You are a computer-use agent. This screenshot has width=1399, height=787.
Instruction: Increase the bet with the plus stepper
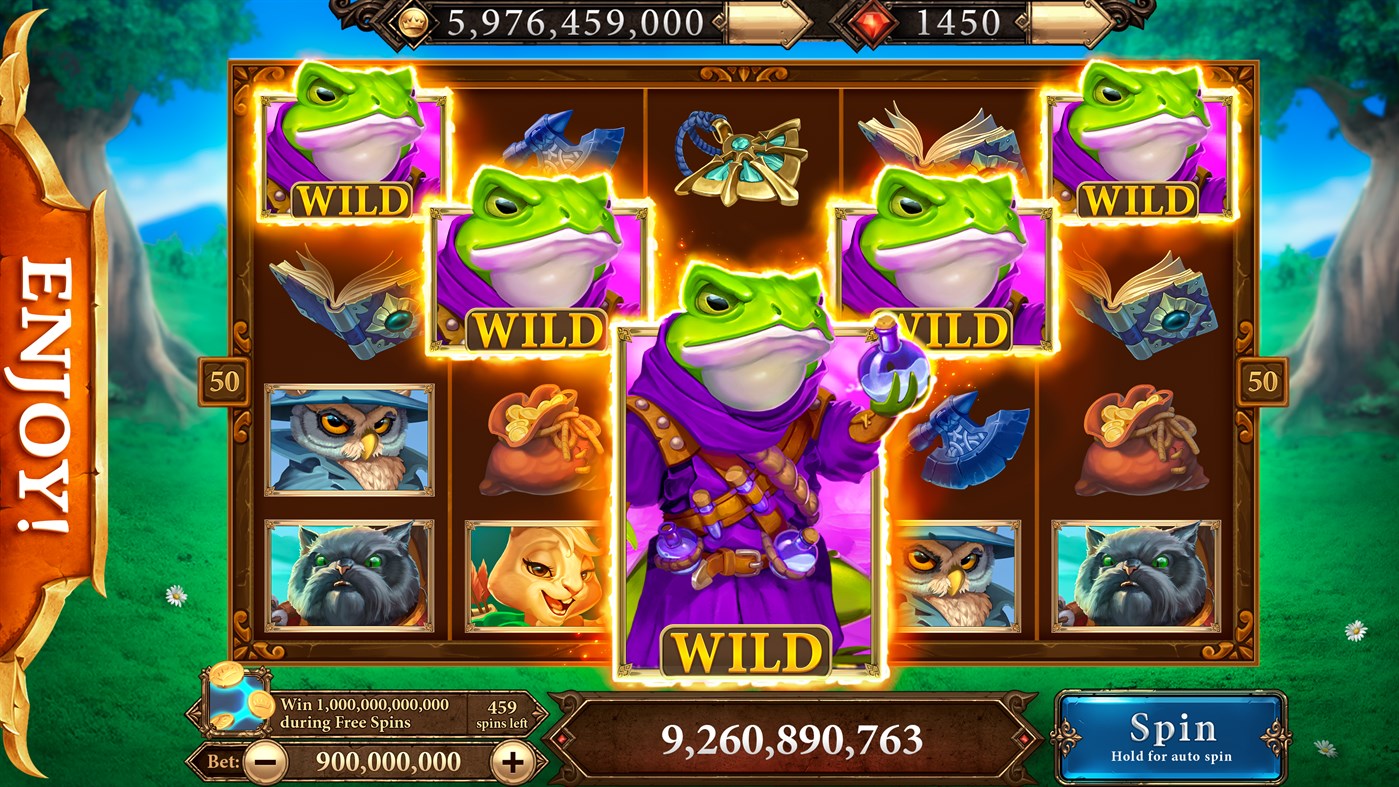click(x=512, y=760)
